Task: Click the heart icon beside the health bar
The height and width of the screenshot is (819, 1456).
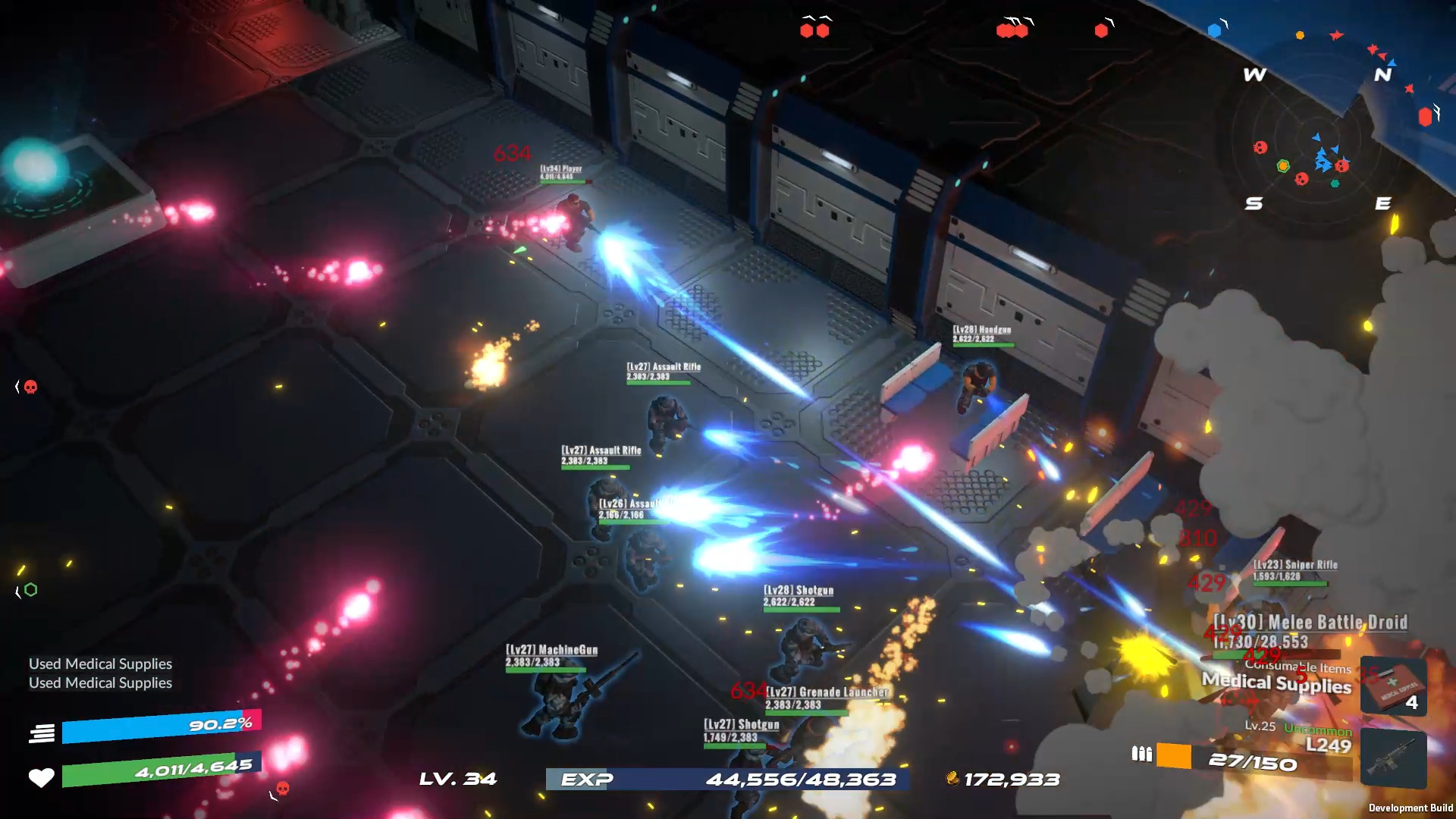Action: 42,777
